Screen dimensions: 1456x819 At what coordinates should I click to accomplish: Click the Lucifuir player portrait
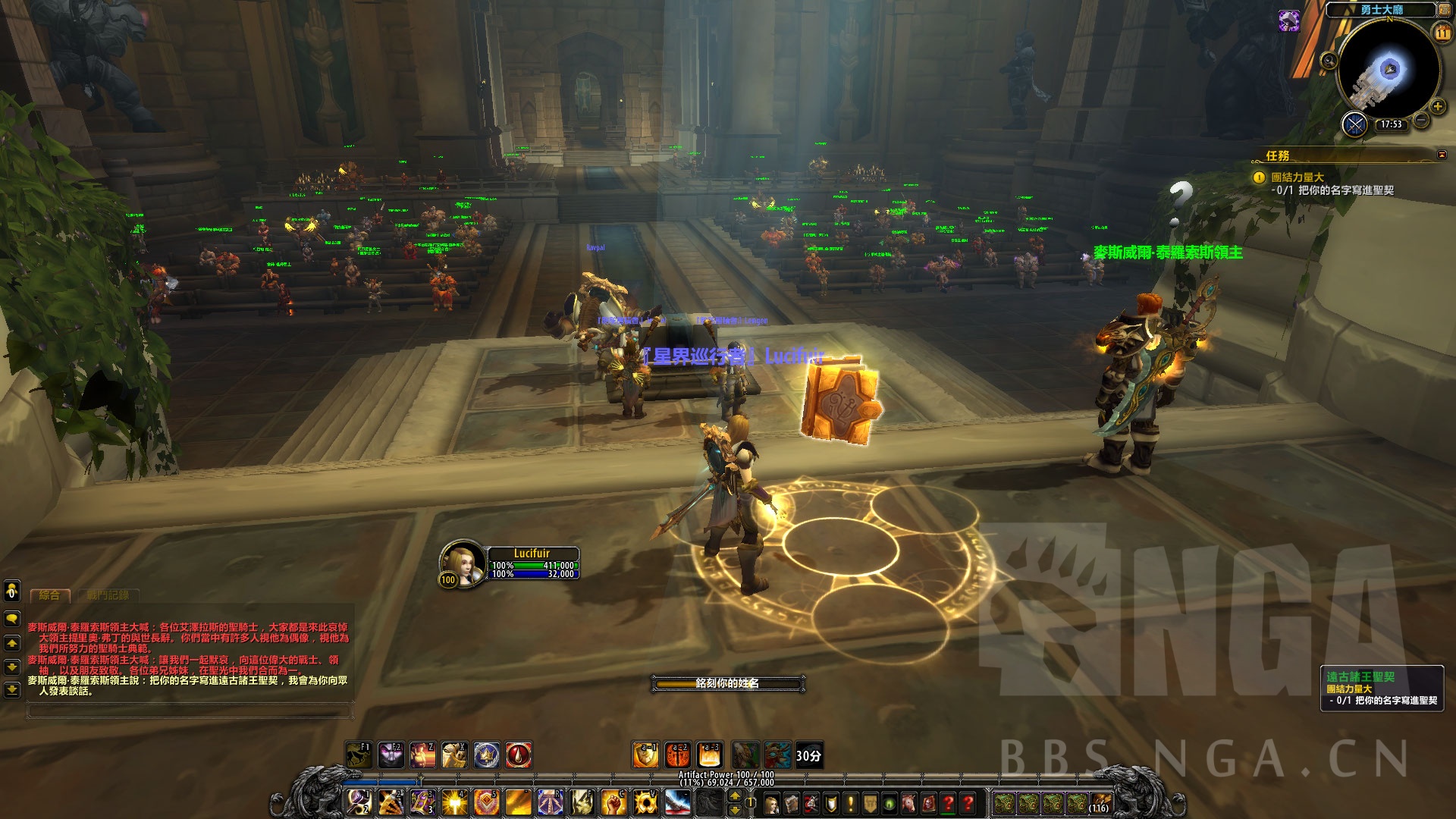click(x=463, y=561)
